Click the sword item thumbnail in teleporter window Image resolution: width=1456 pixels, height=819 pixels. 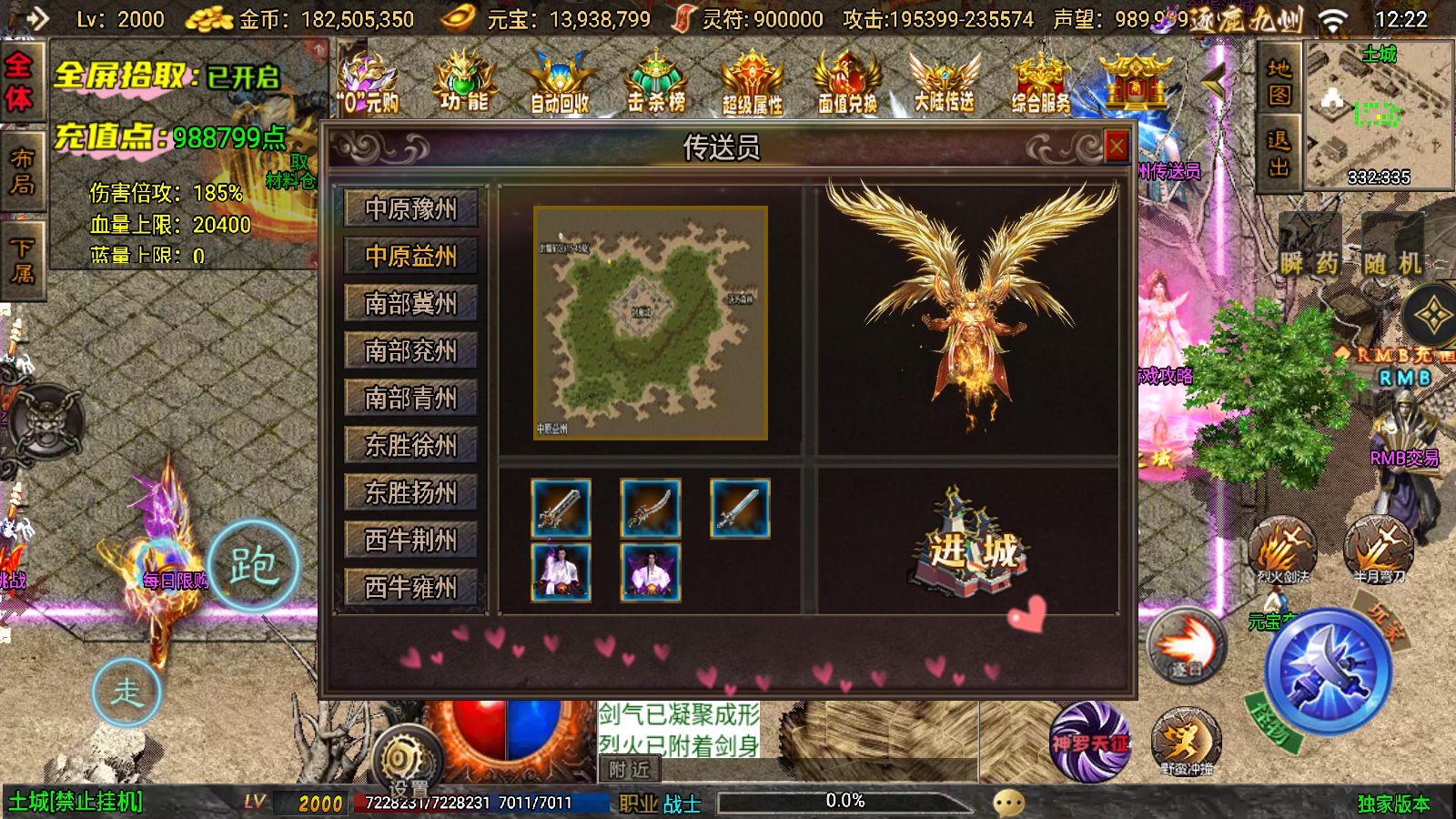pyautogui.click(x=560, y=510)
